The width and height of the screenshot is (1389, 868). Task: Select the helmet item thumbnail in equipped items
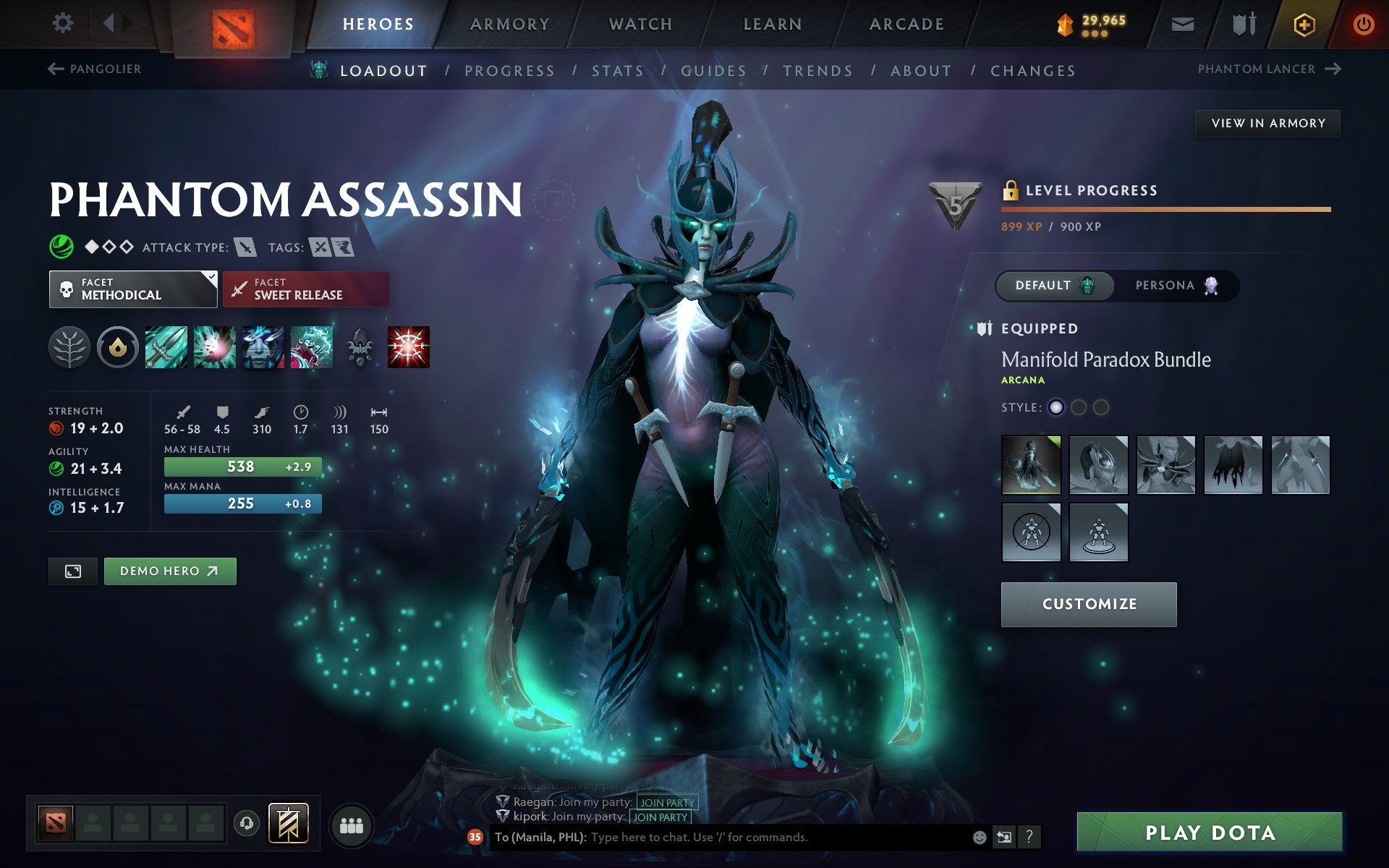[1098, 464]
